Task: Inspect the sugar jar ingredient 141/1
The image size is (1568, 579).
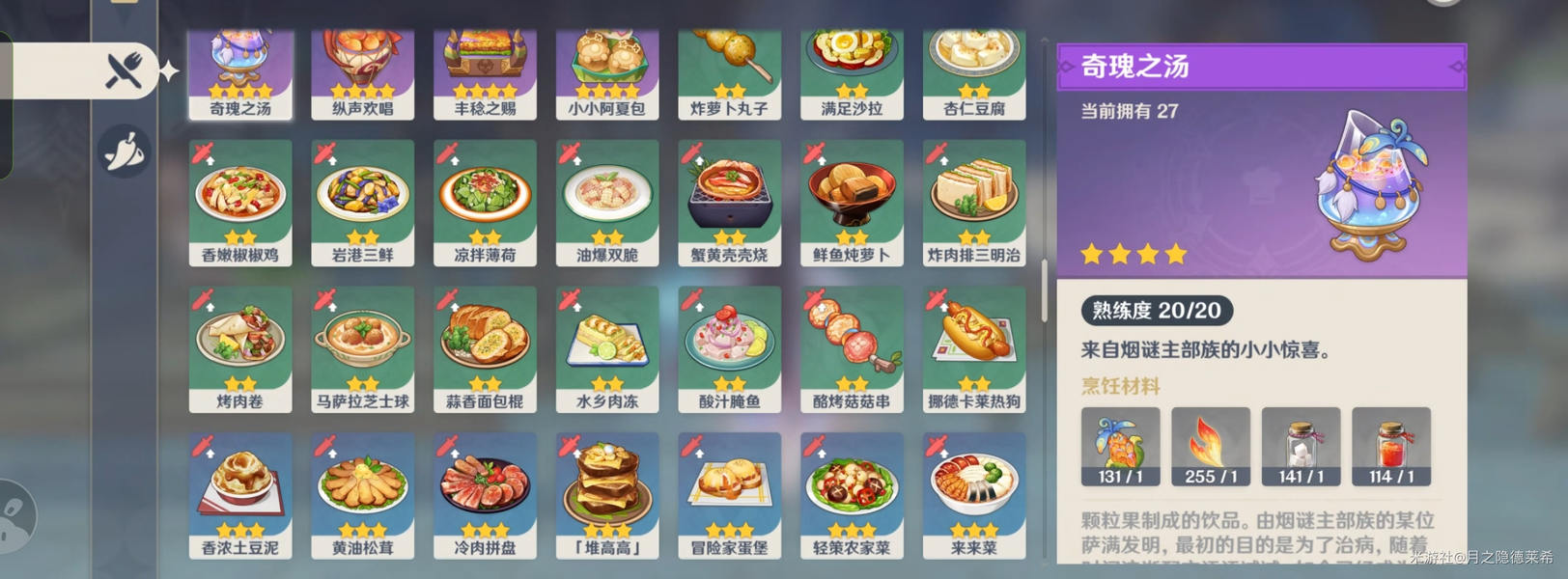Action: point(1301,446)
